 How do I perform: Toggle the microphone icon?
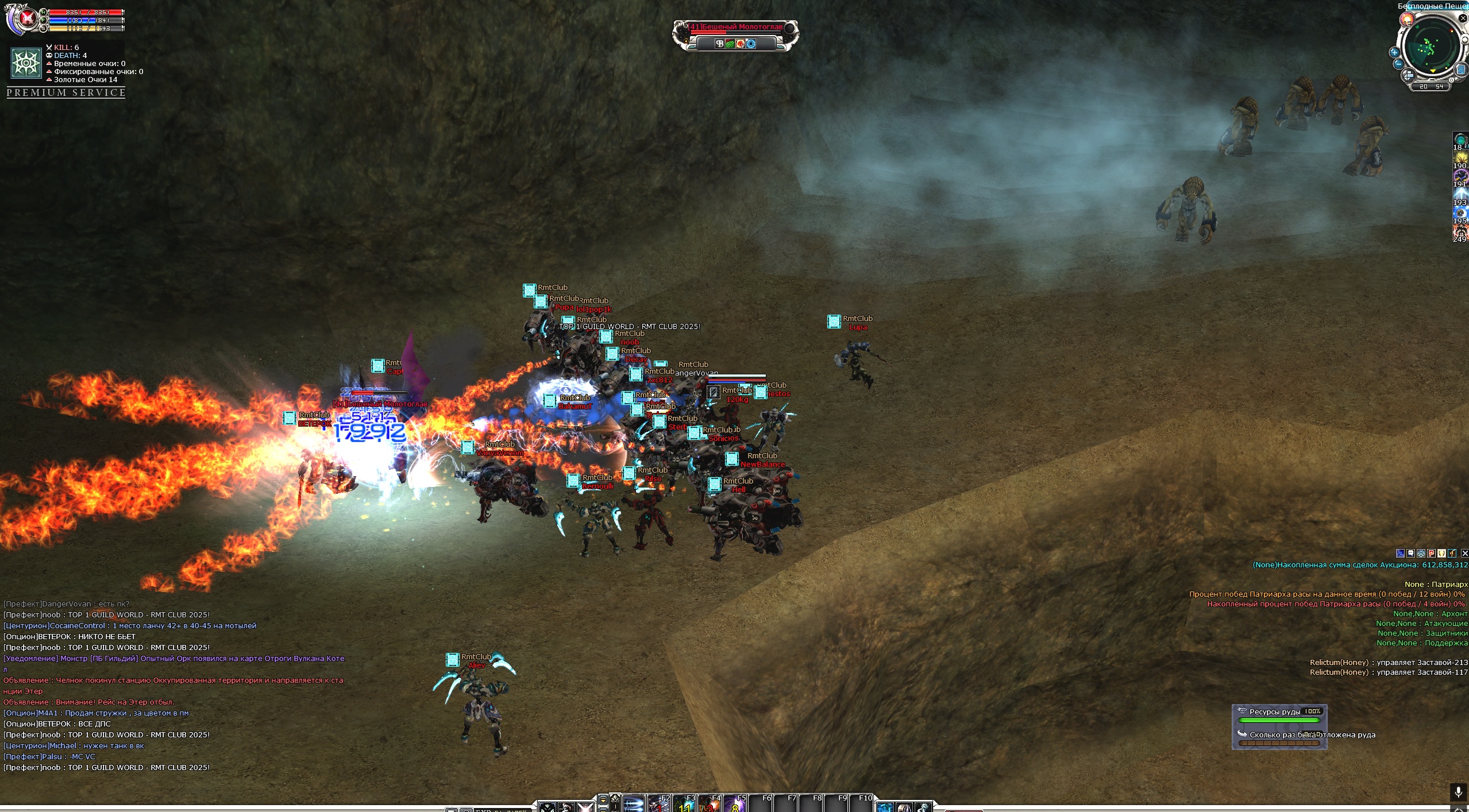1458,792
